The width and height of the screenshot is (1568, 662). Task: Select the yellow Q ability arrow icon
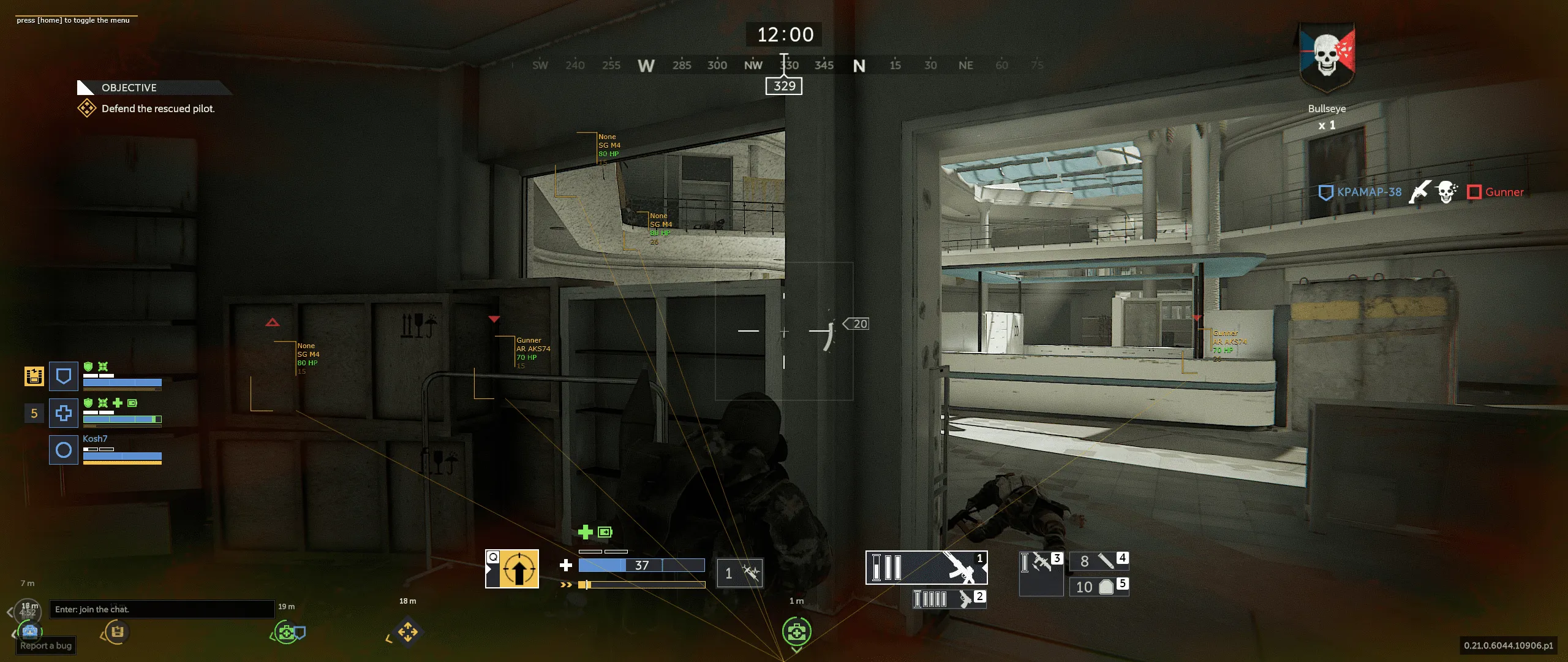coord(520,570)
